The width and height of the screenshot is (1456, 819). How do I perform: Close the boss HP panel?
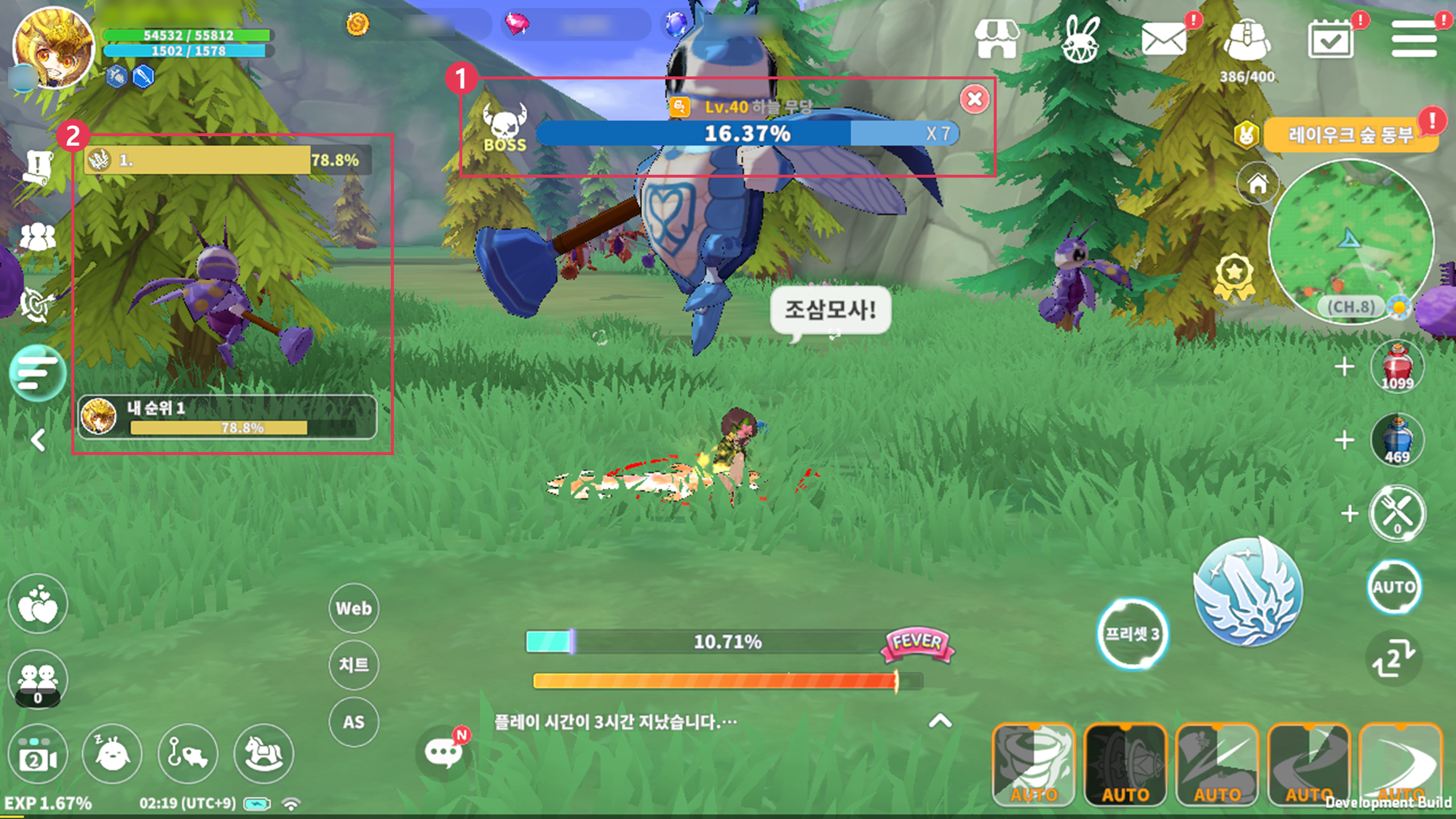coord(975,99)
